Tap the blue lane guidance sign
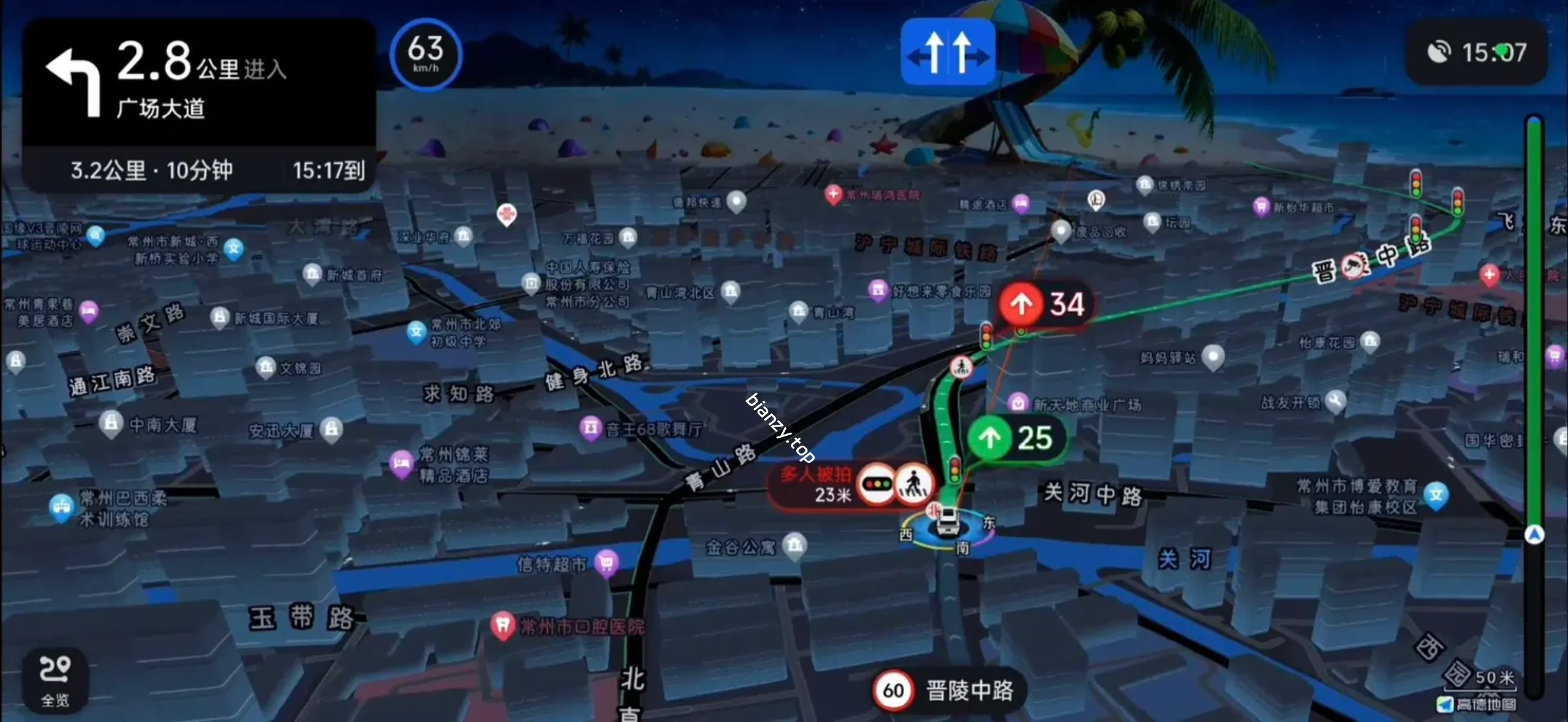 click(x=948, y=51)
